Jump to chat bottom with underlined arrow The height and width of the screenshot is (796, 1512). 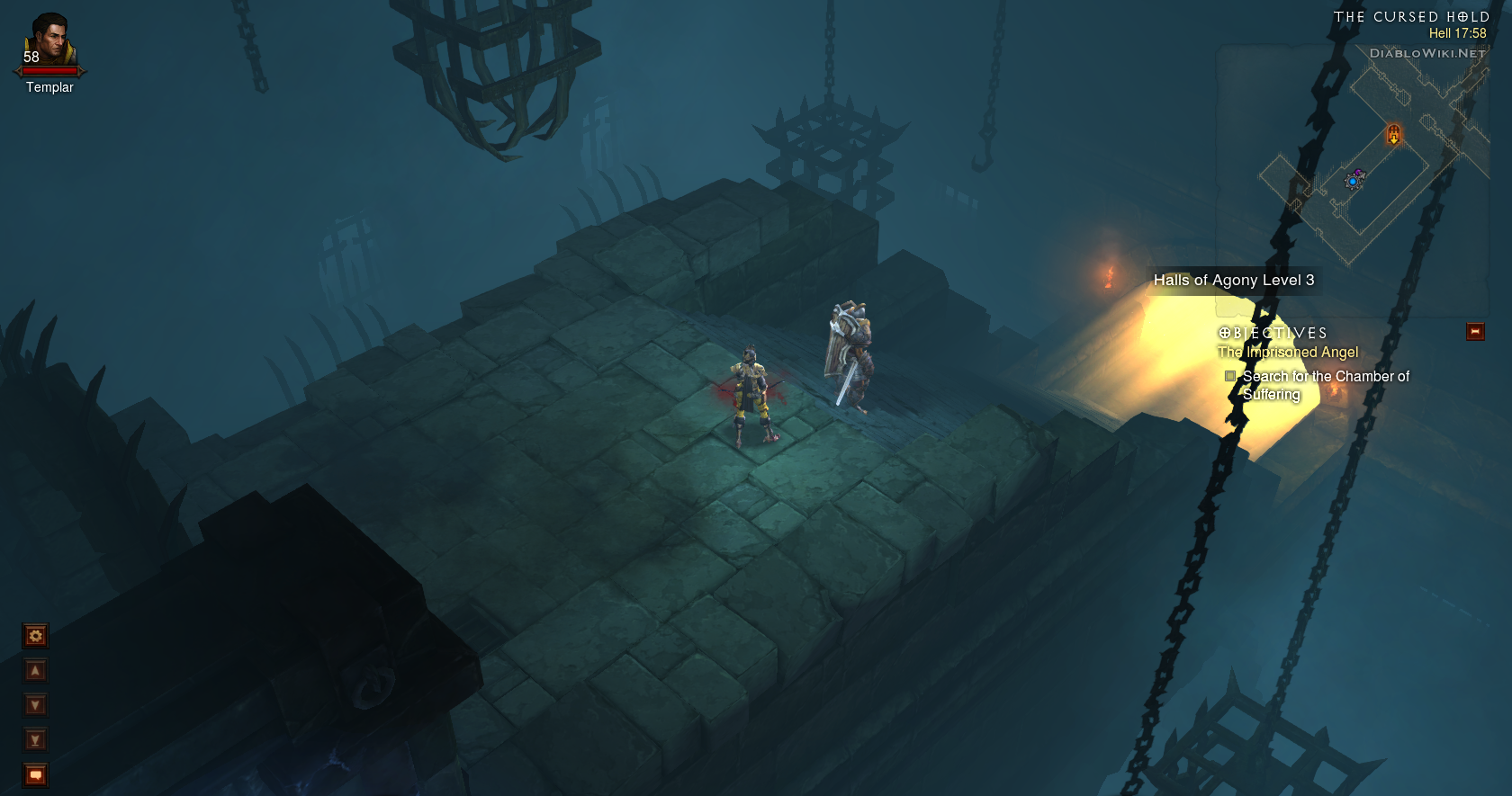tap(35, 740)
